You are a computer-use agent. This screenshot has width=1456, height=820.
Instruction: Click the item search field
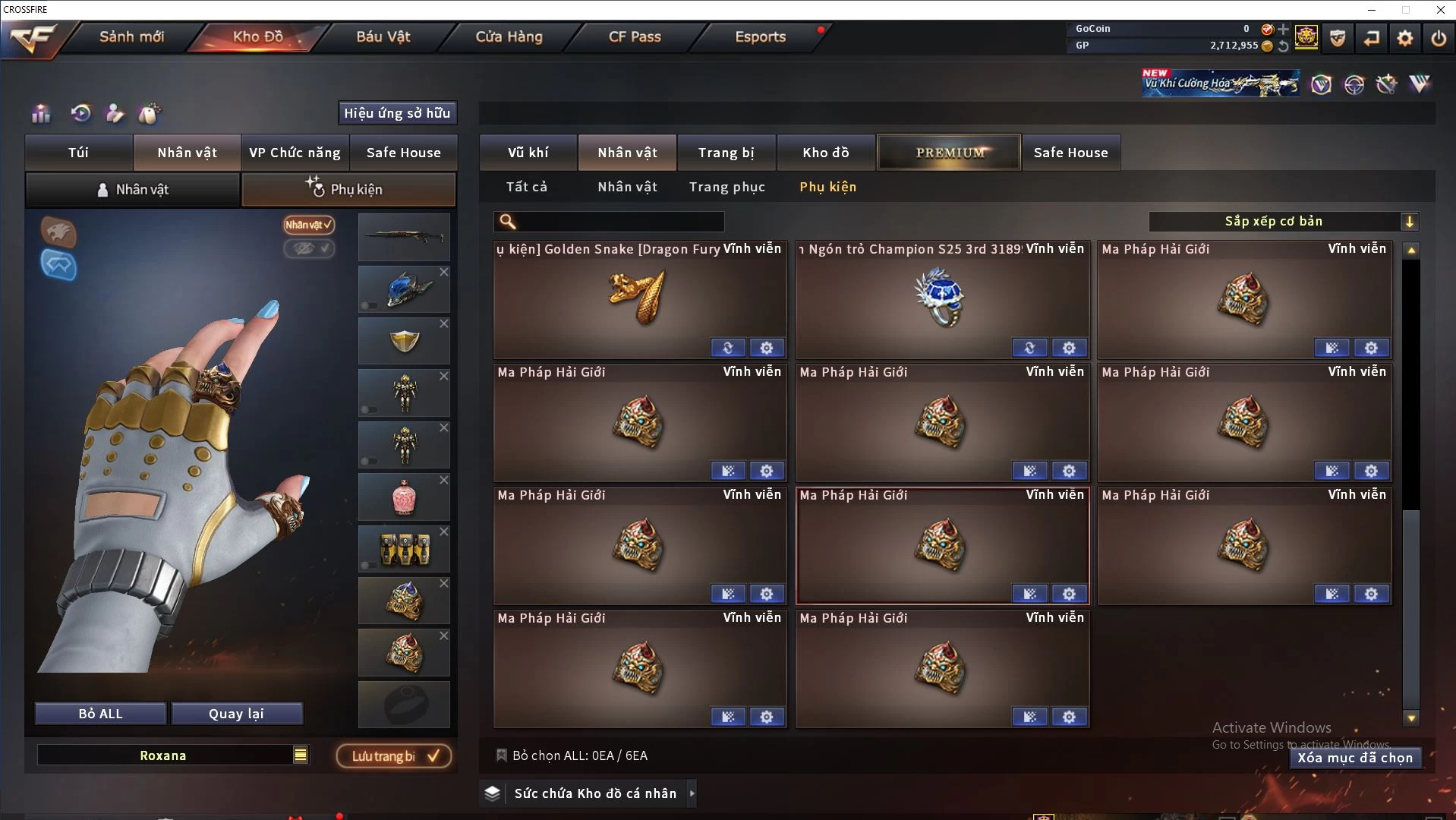coord(619,222)
